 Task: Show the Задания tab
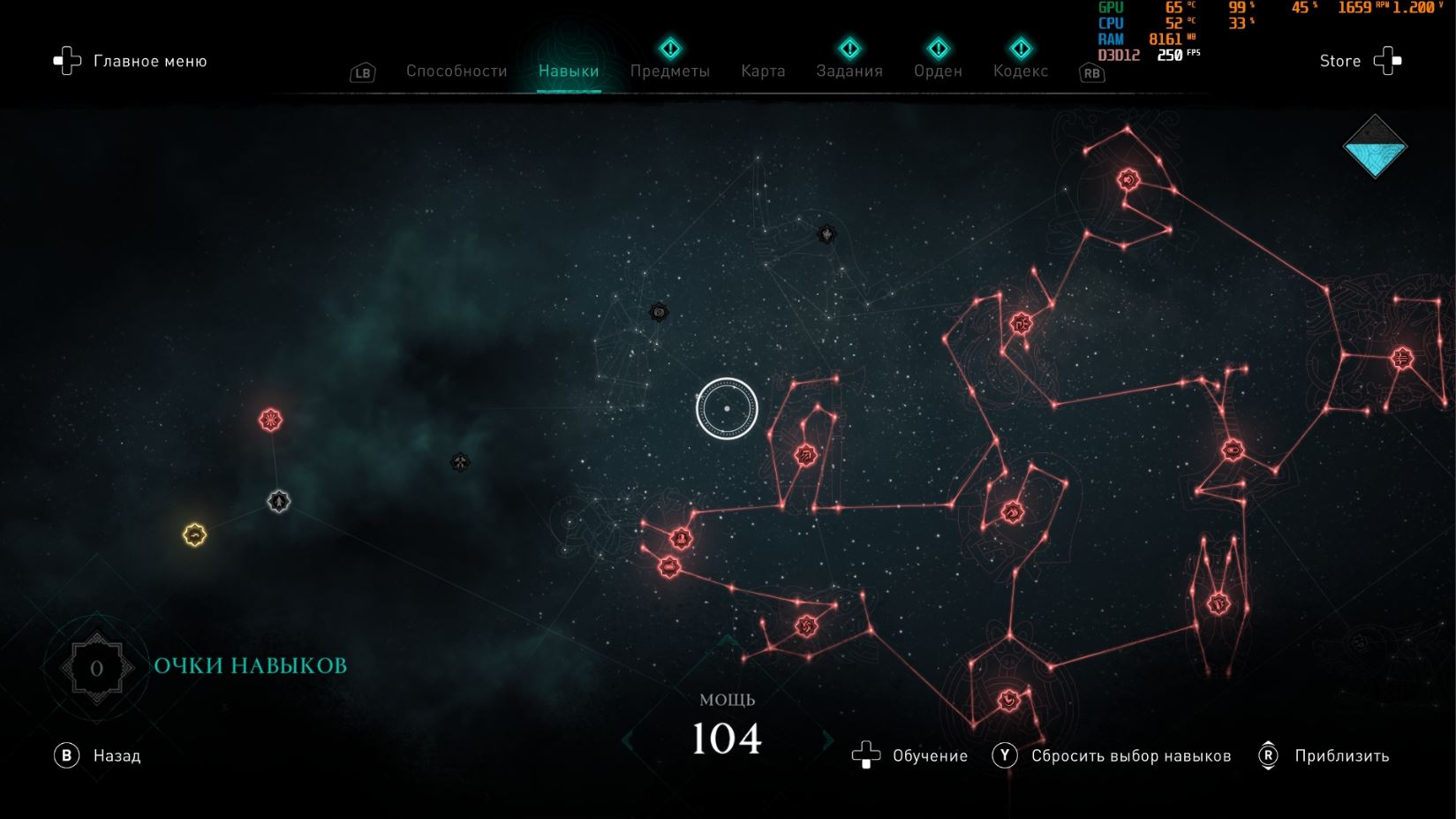click(x=849, y=71)
